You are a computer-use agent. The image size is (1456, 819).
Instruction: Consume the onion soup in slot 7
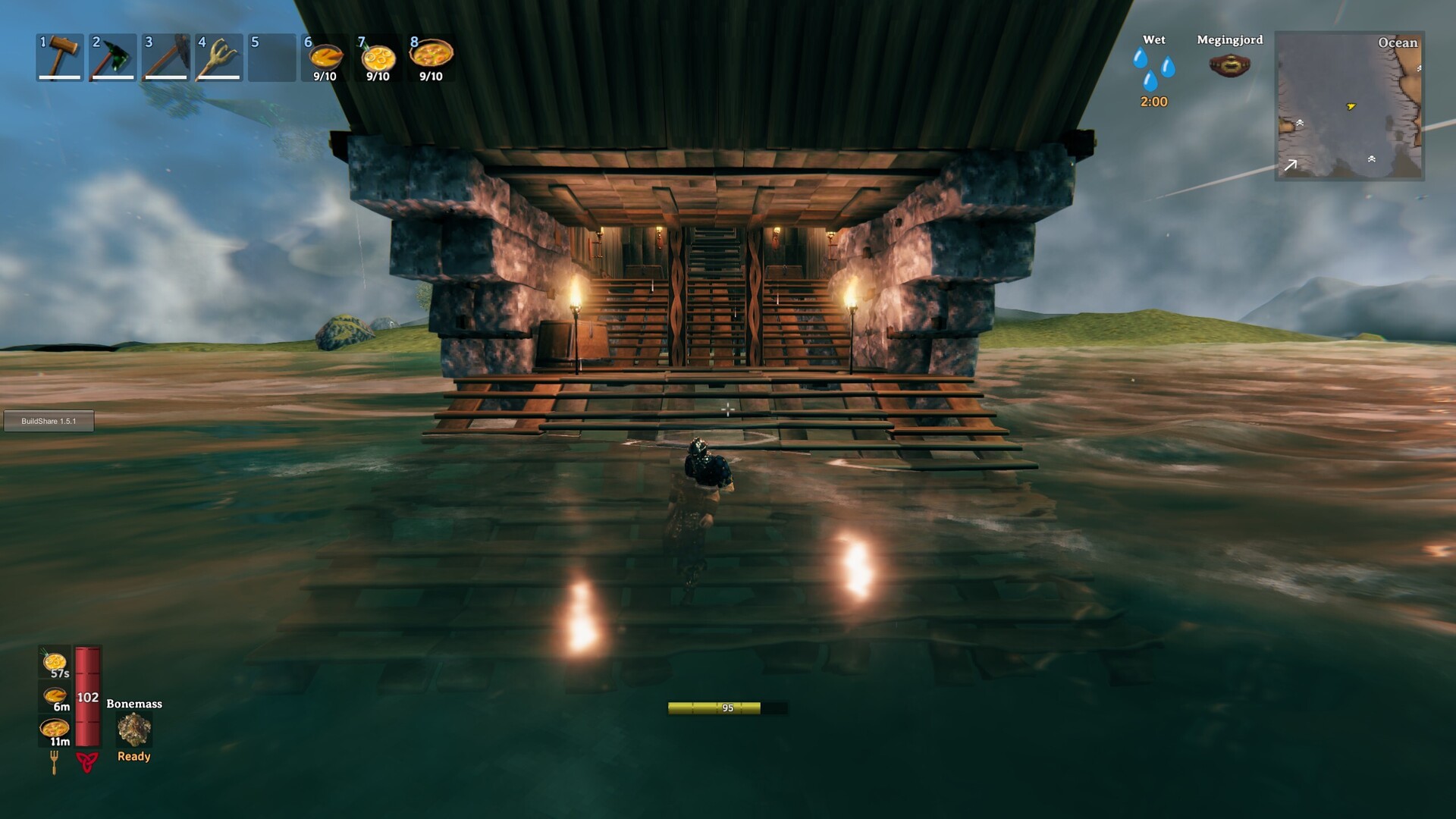tap(378, 57)
